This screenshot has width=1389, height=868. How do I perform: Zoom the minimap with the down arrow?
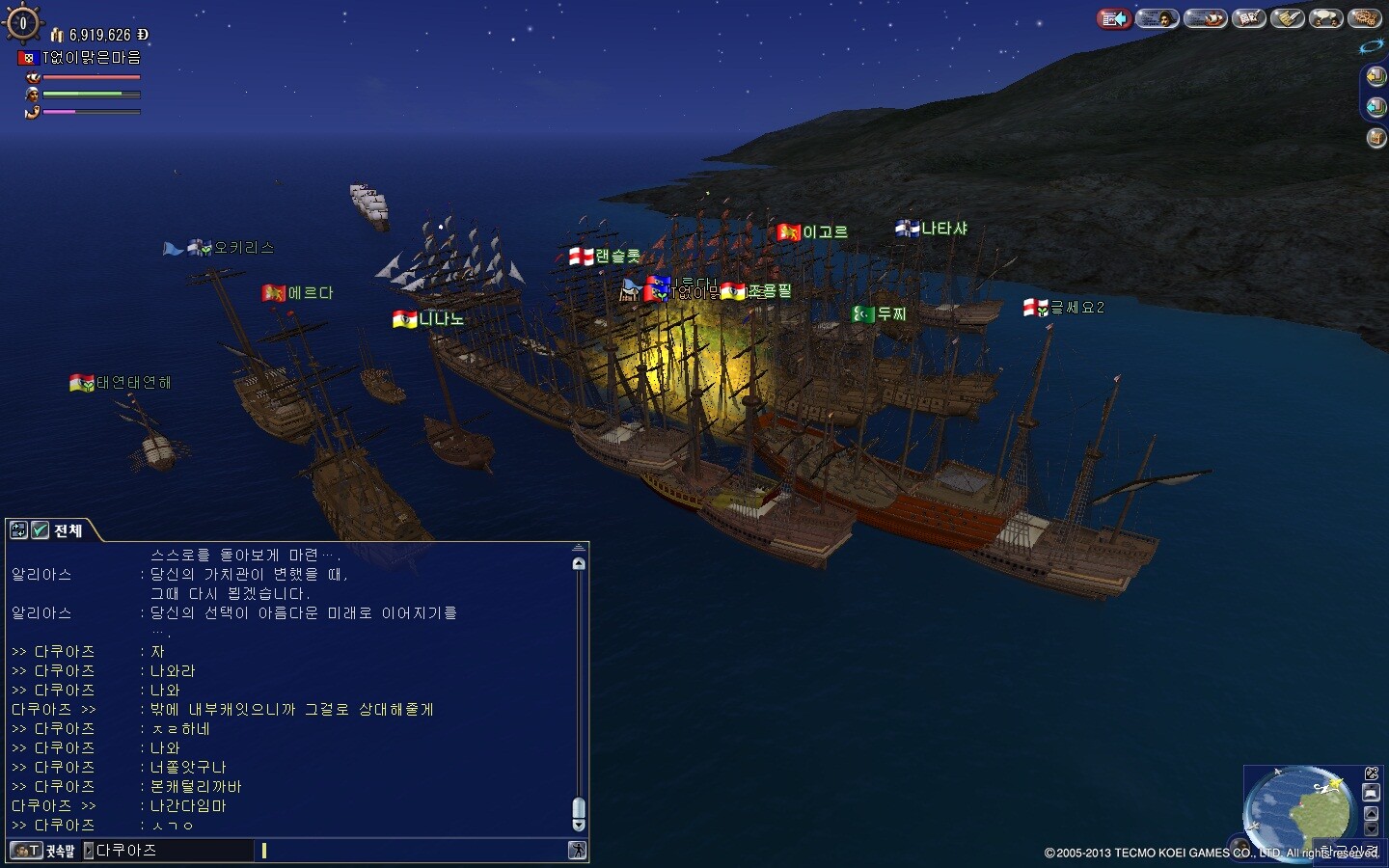point(1372,829)
